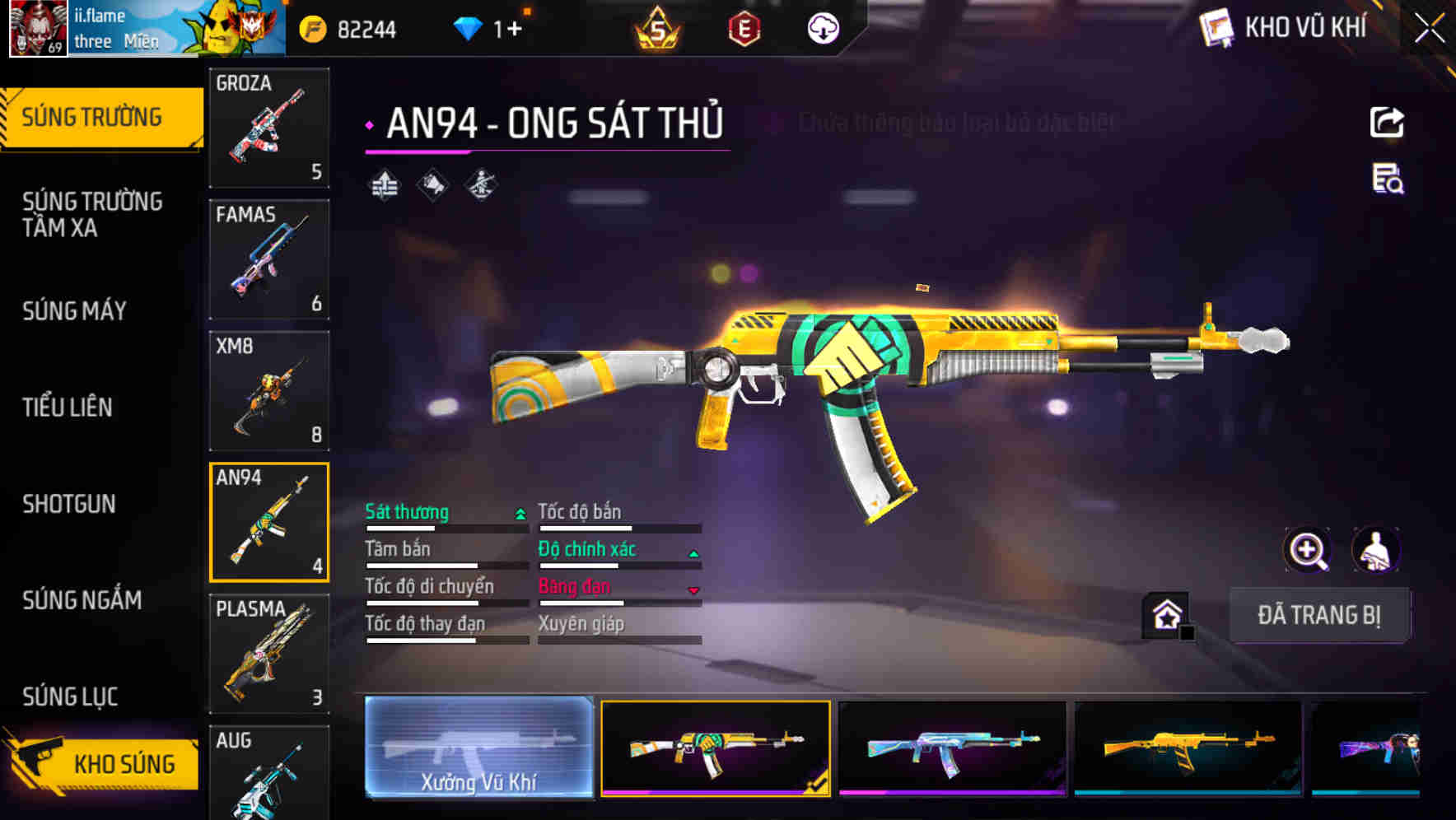
Task: Zoom in with the magnifier icon
Action: coord(1308,550)
